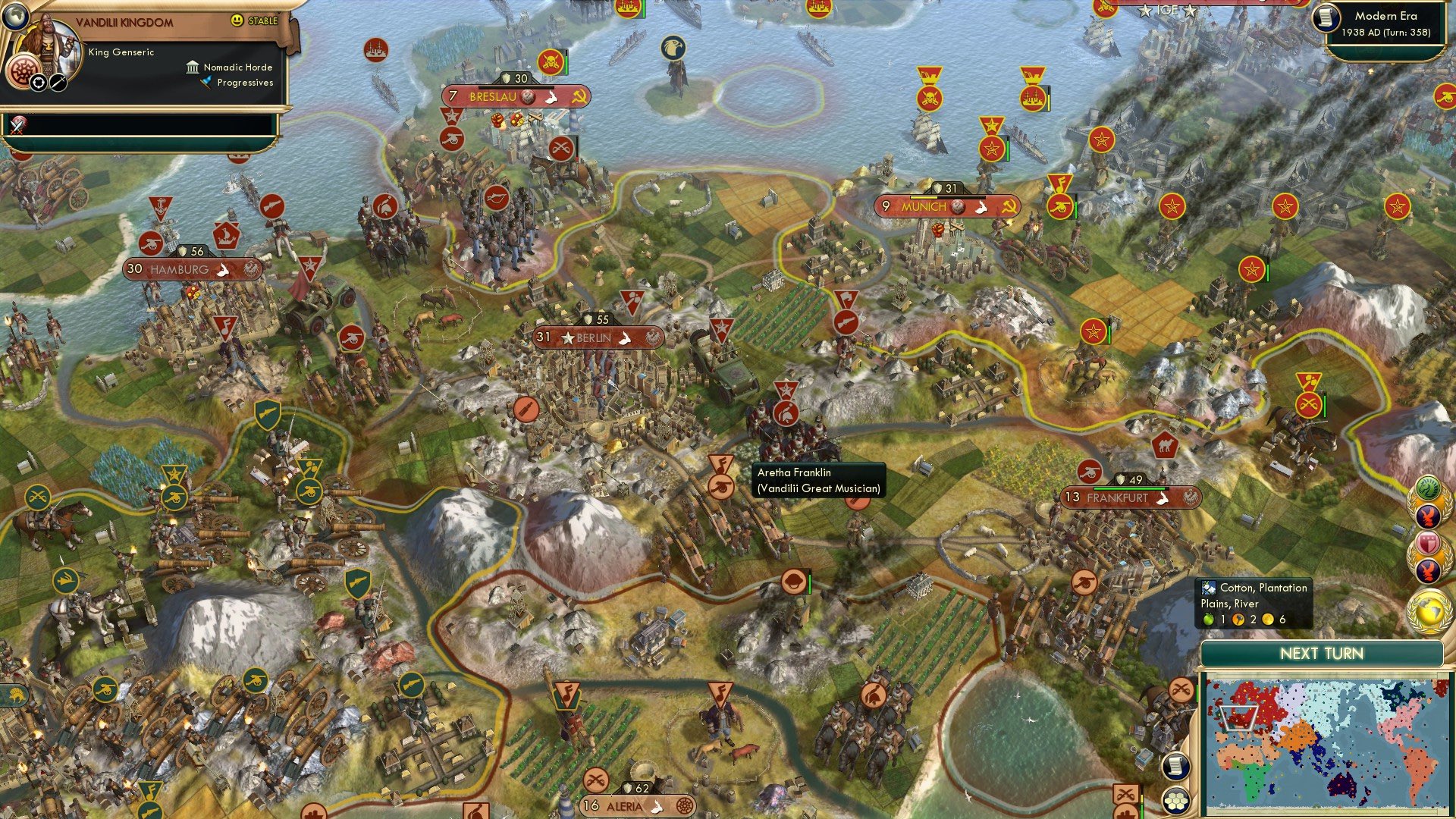Screen dimensions: 1456x819
Task: Toggle the strategic view hex grid icon
Action: click(x=1178, y=802)
